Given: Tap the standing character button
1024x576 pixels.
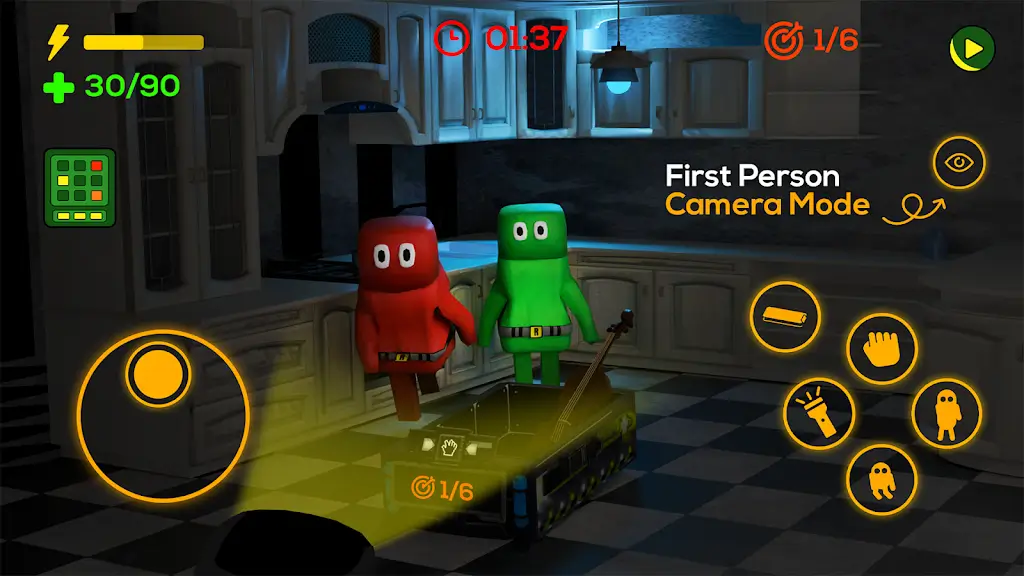Looking at the screenshot, I should tap(946, 413).
